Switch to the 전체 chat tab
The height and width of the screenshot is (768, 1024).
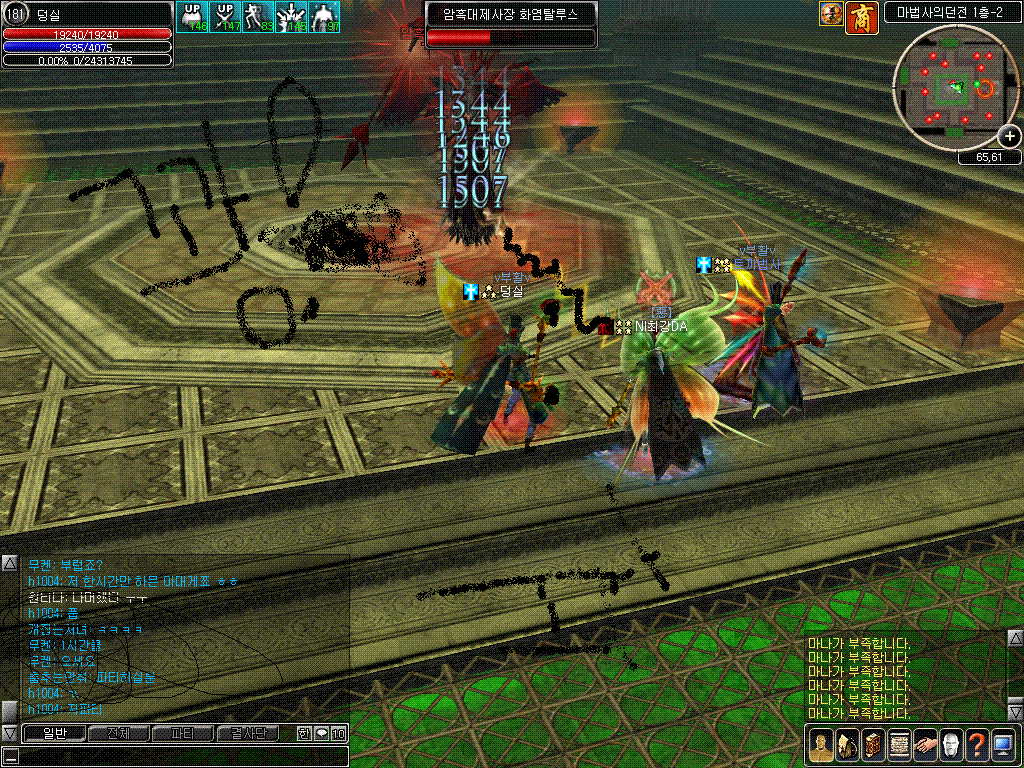coord(118,733)
